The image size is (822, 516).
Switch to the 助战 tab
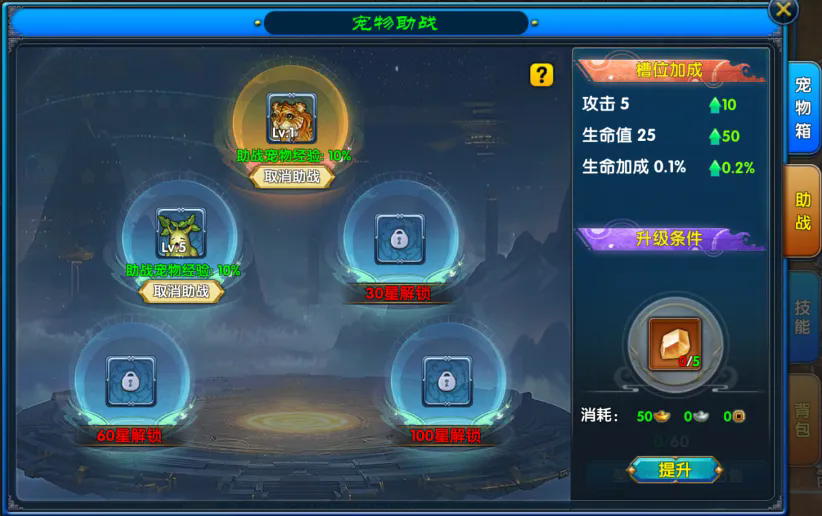804,211
